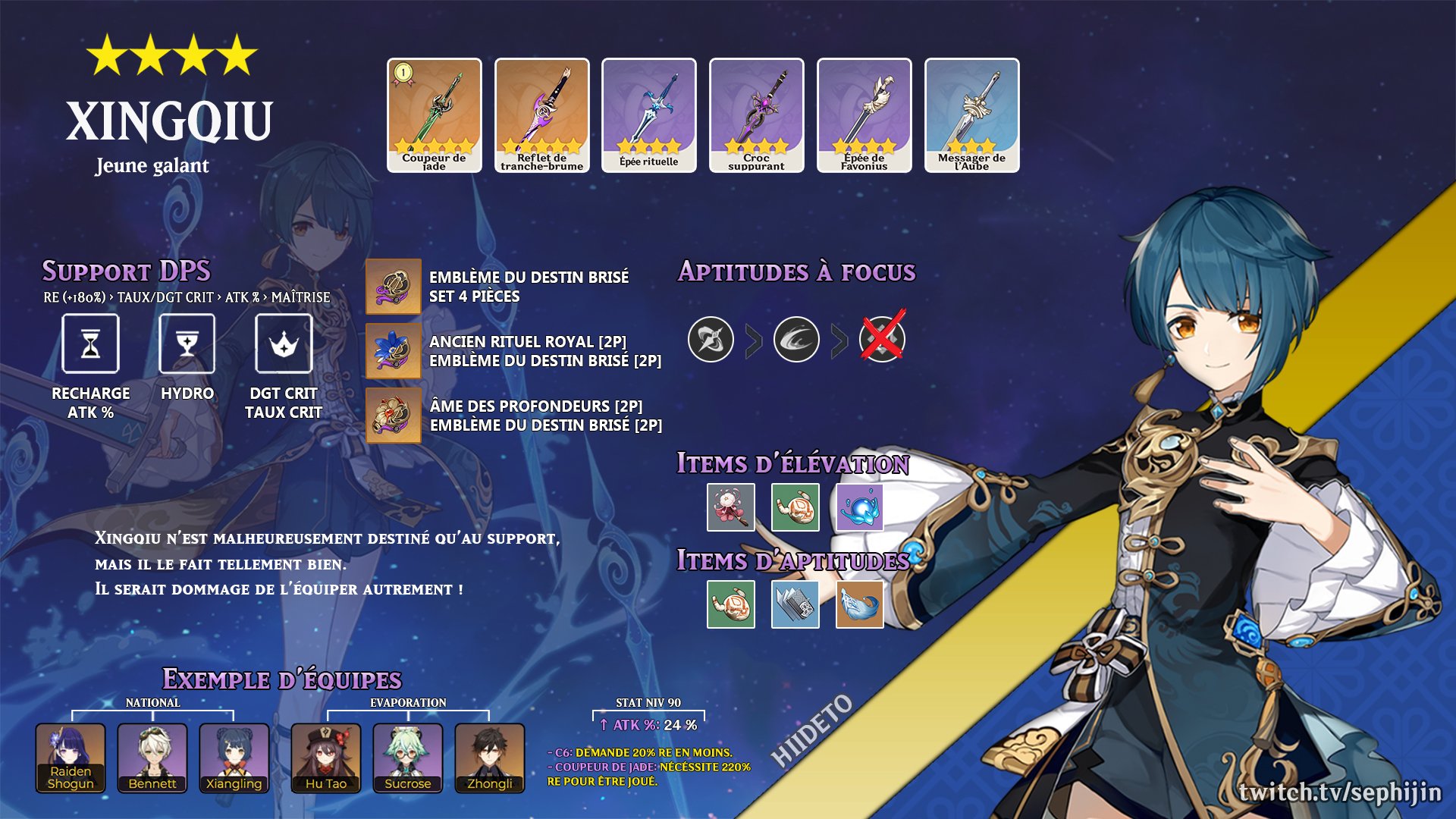Click the crossed-out talent icon
Image resolution: width=1456 pixels, height=819 pixels.
pyautogui.click(x=882, y=338)
